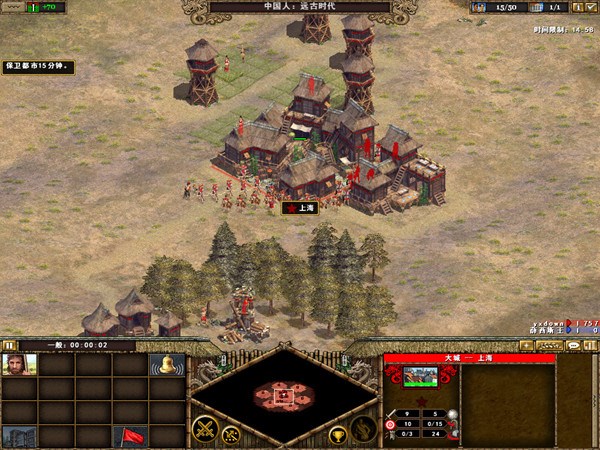This screenshot has width=600, height=450.
Task: Click the plus button above the info panel
Action: coord(527,345)
